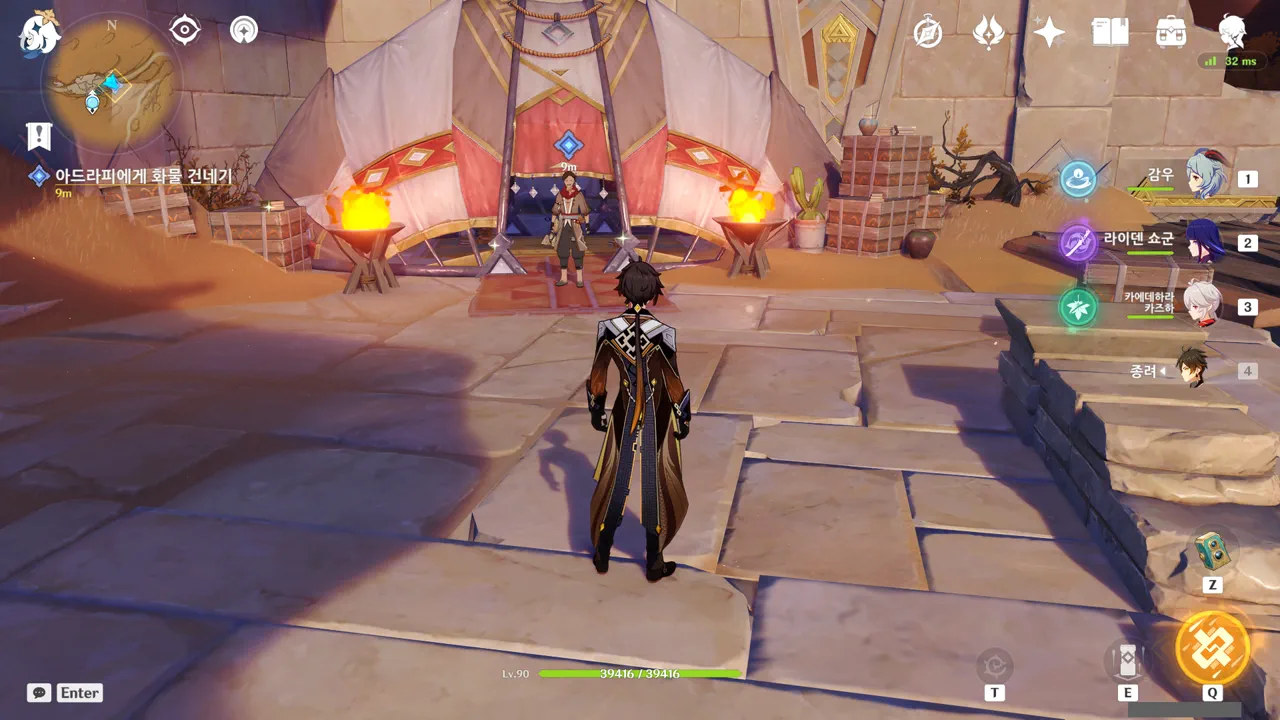The image size is (1280, 720).
Task: Open the compass adventure icon
Action: coord(928,33)
